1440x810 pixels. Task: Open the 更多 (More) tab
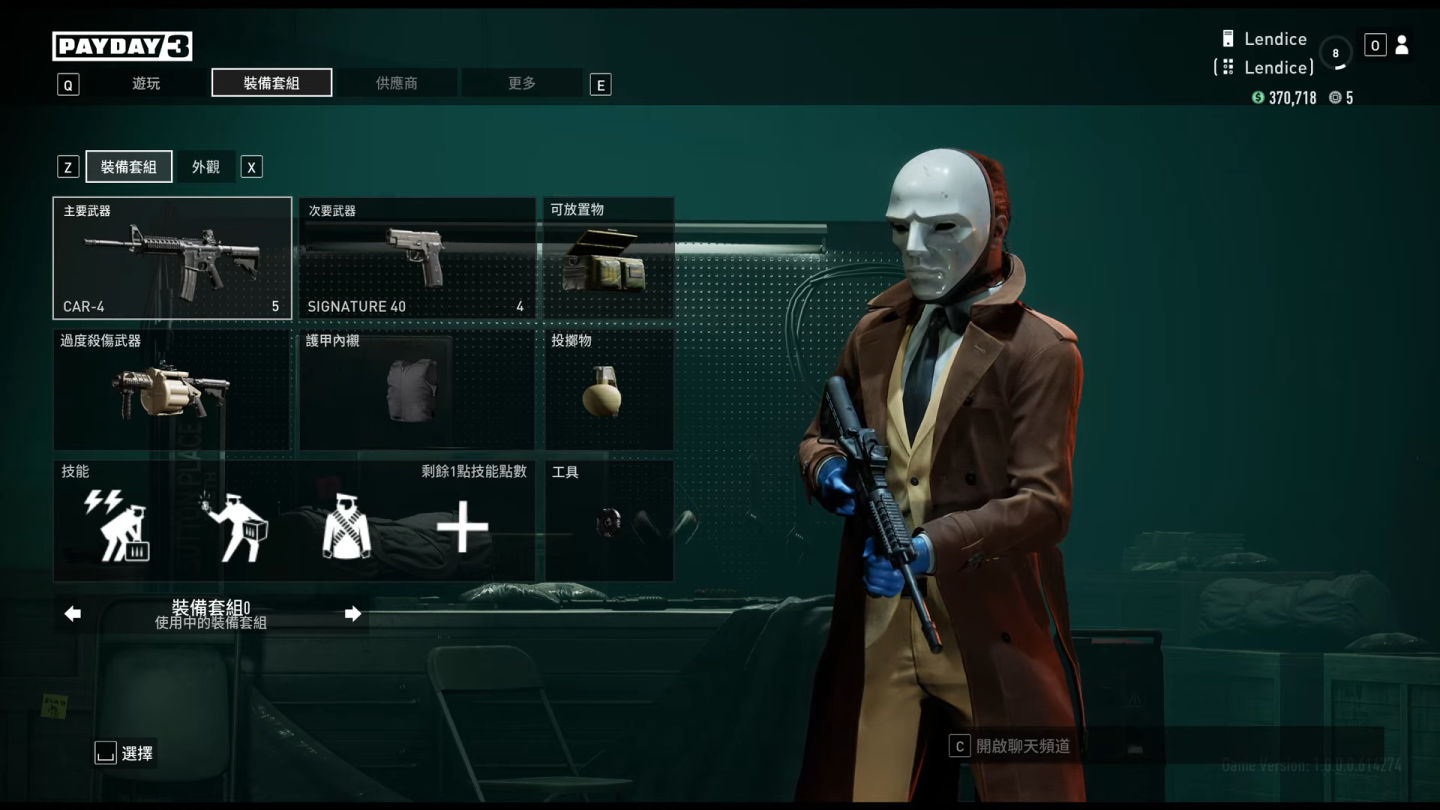(521, 83)
